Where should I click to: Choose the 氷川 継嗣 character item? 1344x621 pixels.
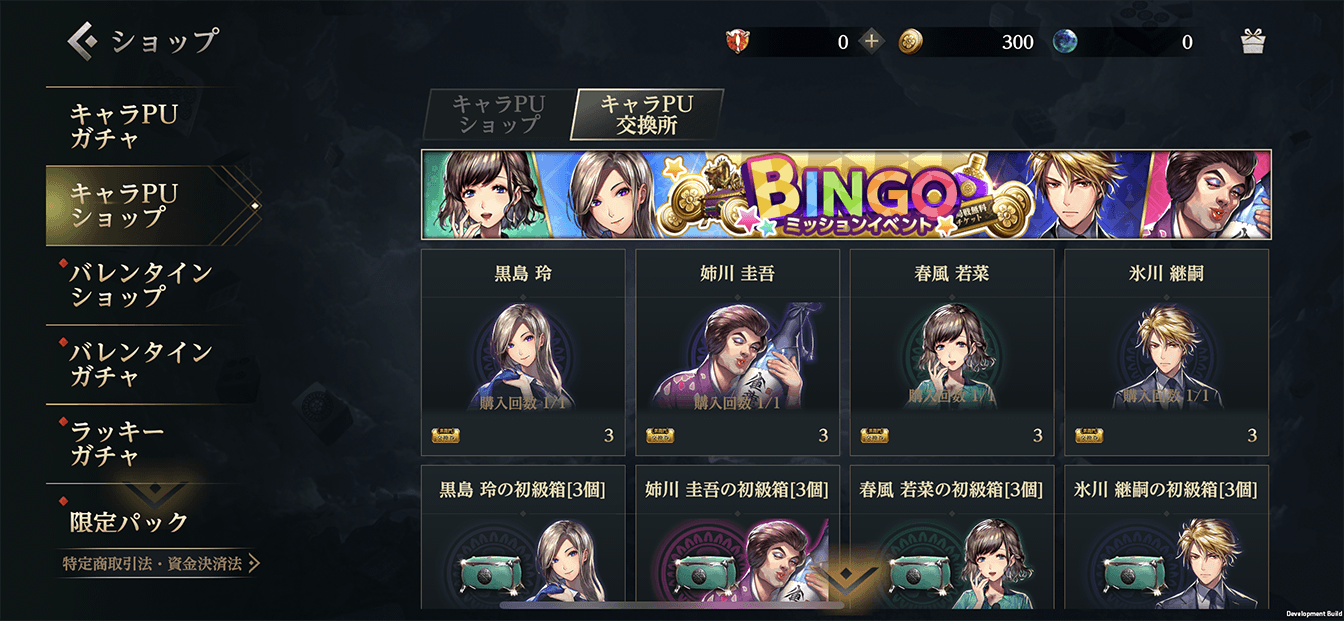coord(1166,352)
